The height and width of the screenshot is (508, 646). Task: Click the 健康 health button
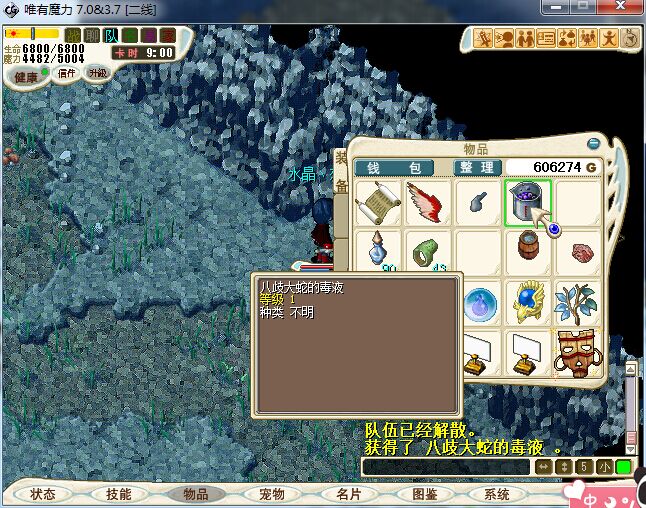coord(27,77)
